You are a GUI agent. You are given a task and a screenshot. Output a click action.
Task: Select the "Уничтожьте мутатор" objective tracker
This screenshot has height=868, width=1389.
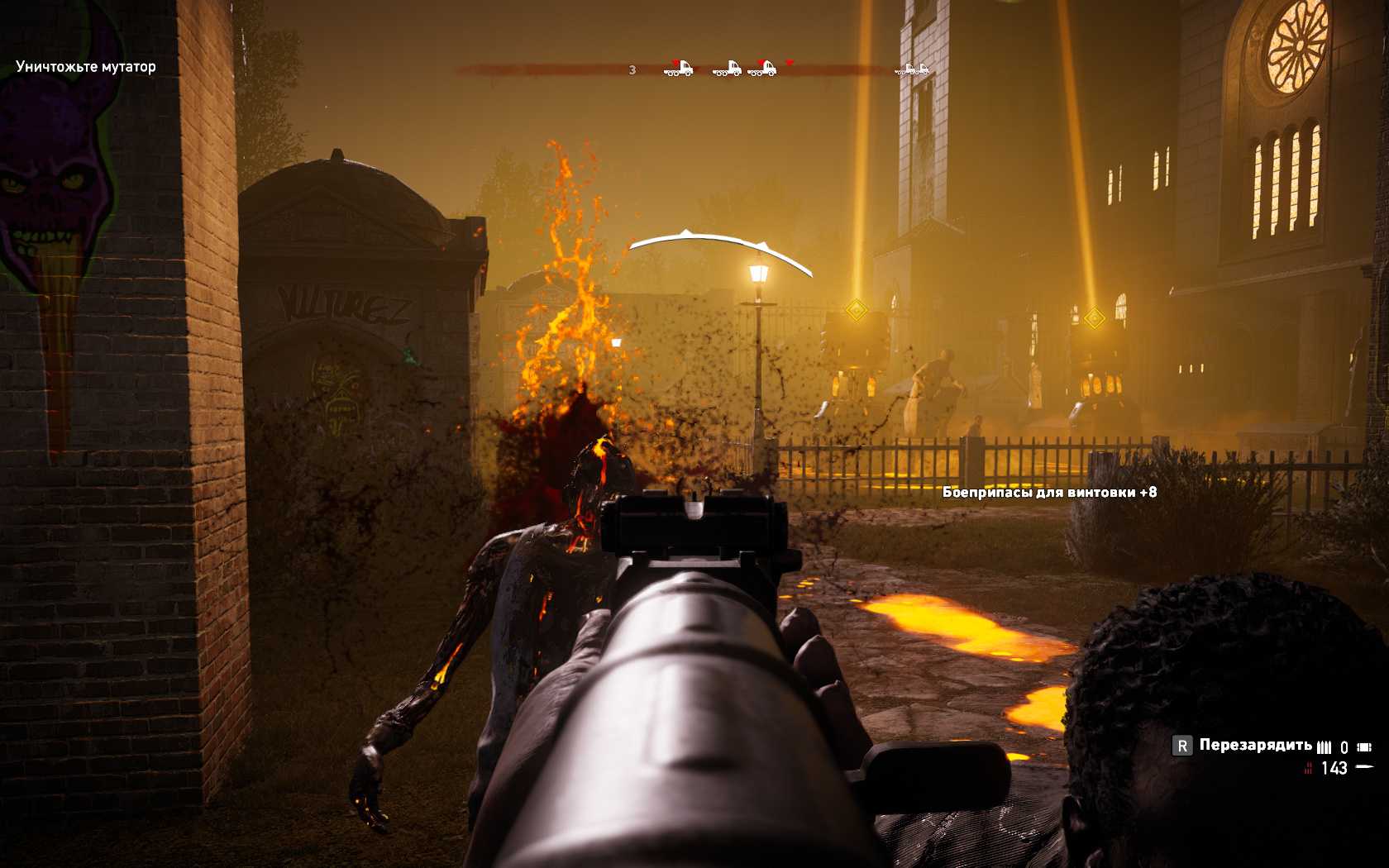point(85,67)
